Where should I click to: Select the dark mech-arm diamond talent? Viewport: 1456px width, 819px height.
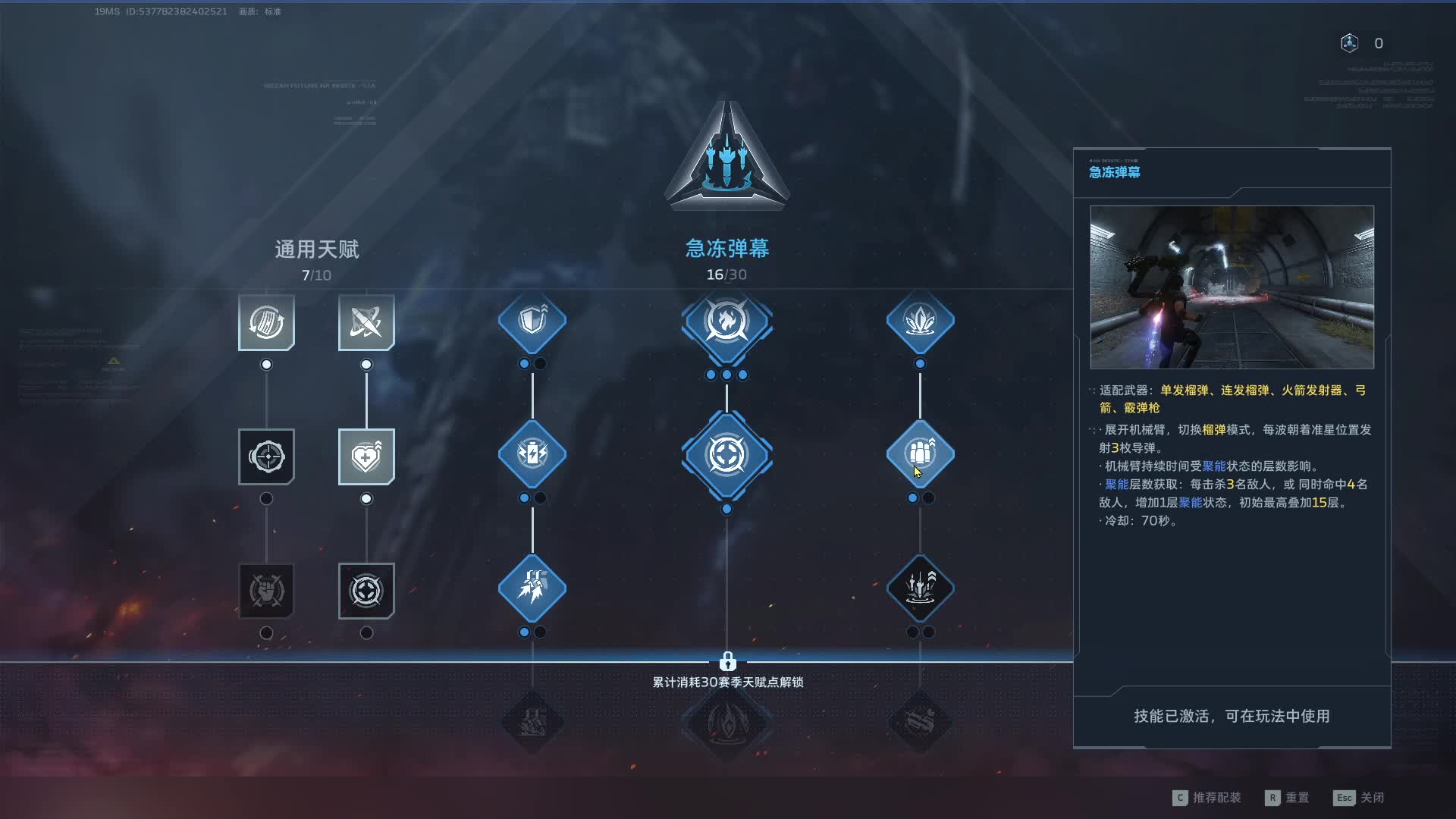[920, 588]
